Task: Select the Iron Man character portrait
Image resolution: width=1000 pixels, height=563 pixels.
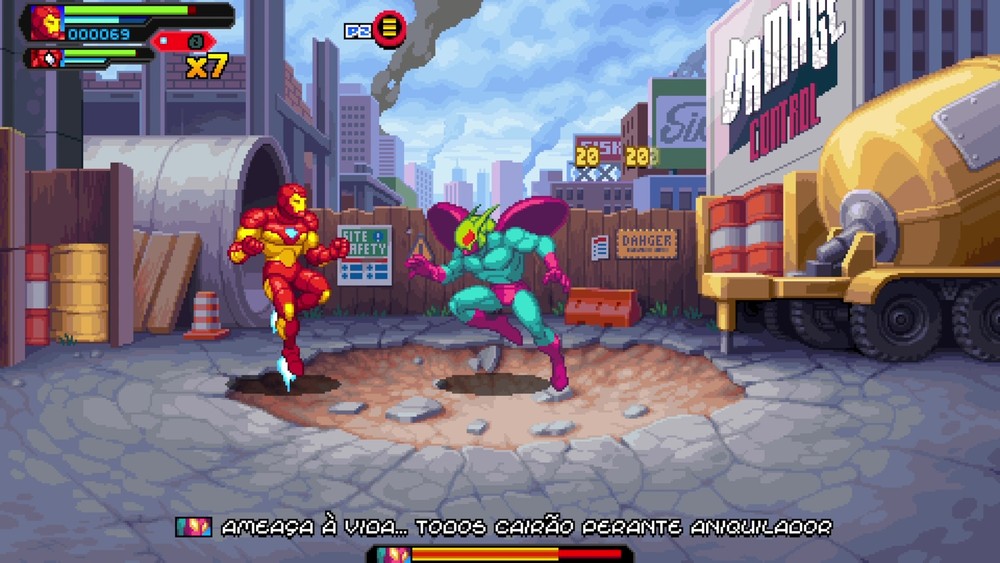Action: [x=46, y=21]
